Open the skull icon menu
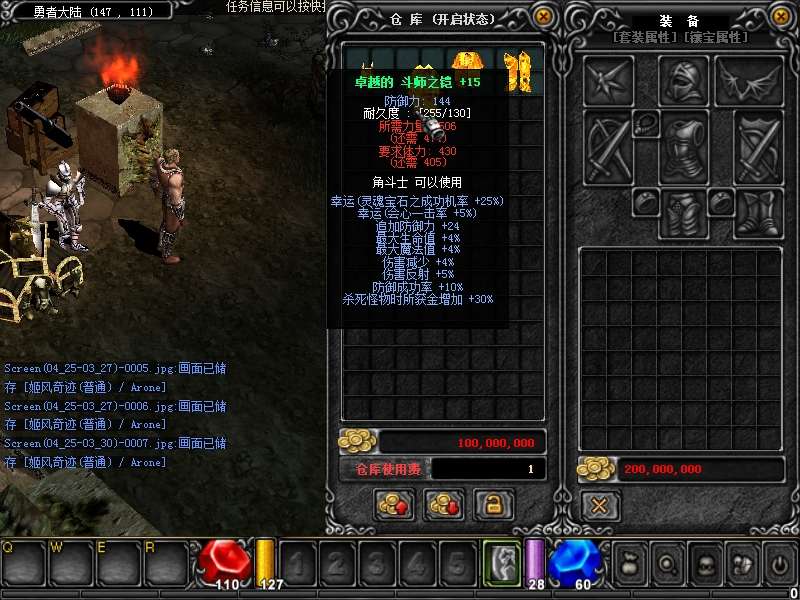The image size is (800, 600). 704,564
